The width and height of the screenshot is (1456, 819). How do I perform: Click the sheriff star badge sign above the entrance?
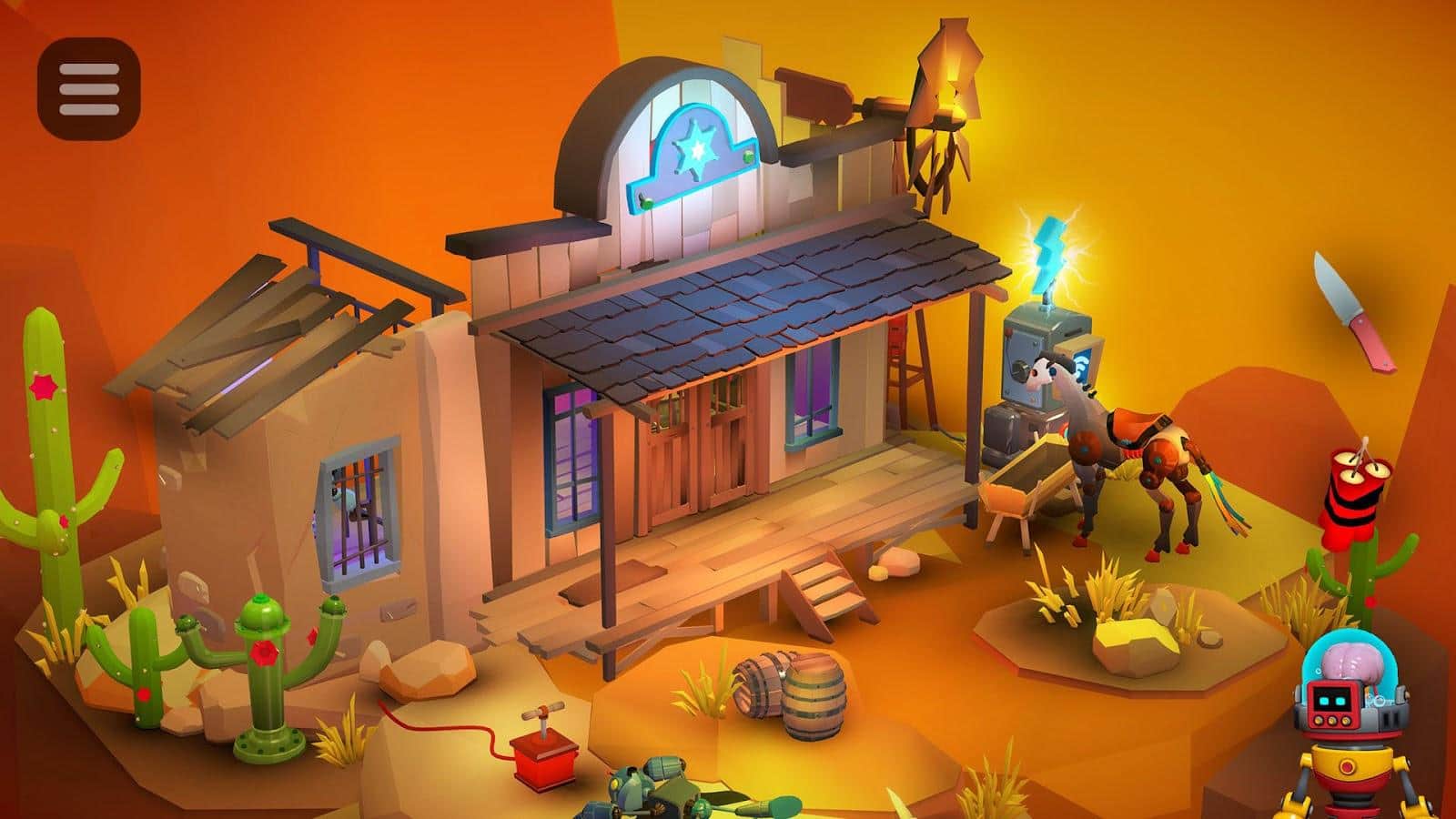pyautogui.click(x=694, y=150)
